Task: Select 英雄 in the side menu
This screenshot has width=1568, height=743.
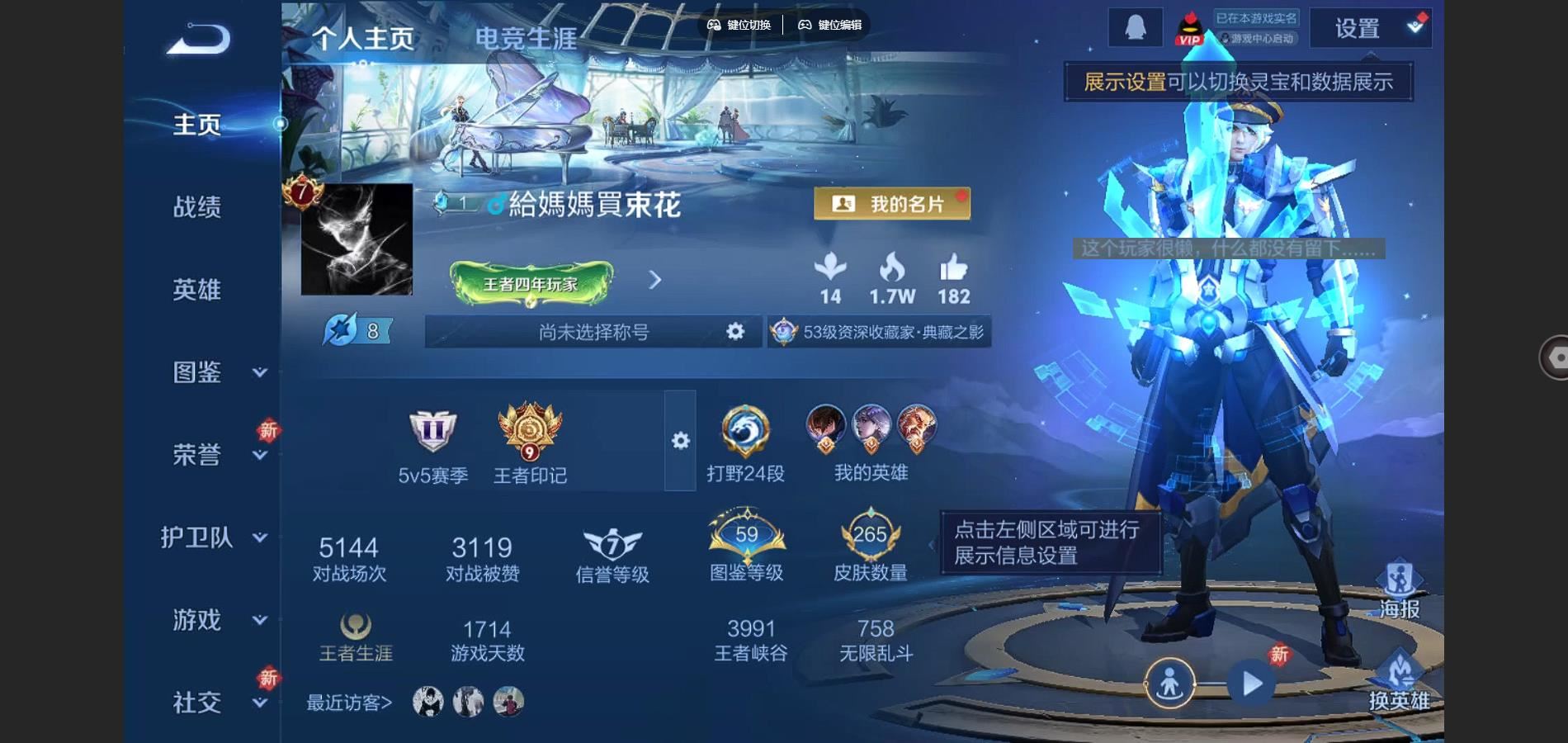Action: click(197, 289)
